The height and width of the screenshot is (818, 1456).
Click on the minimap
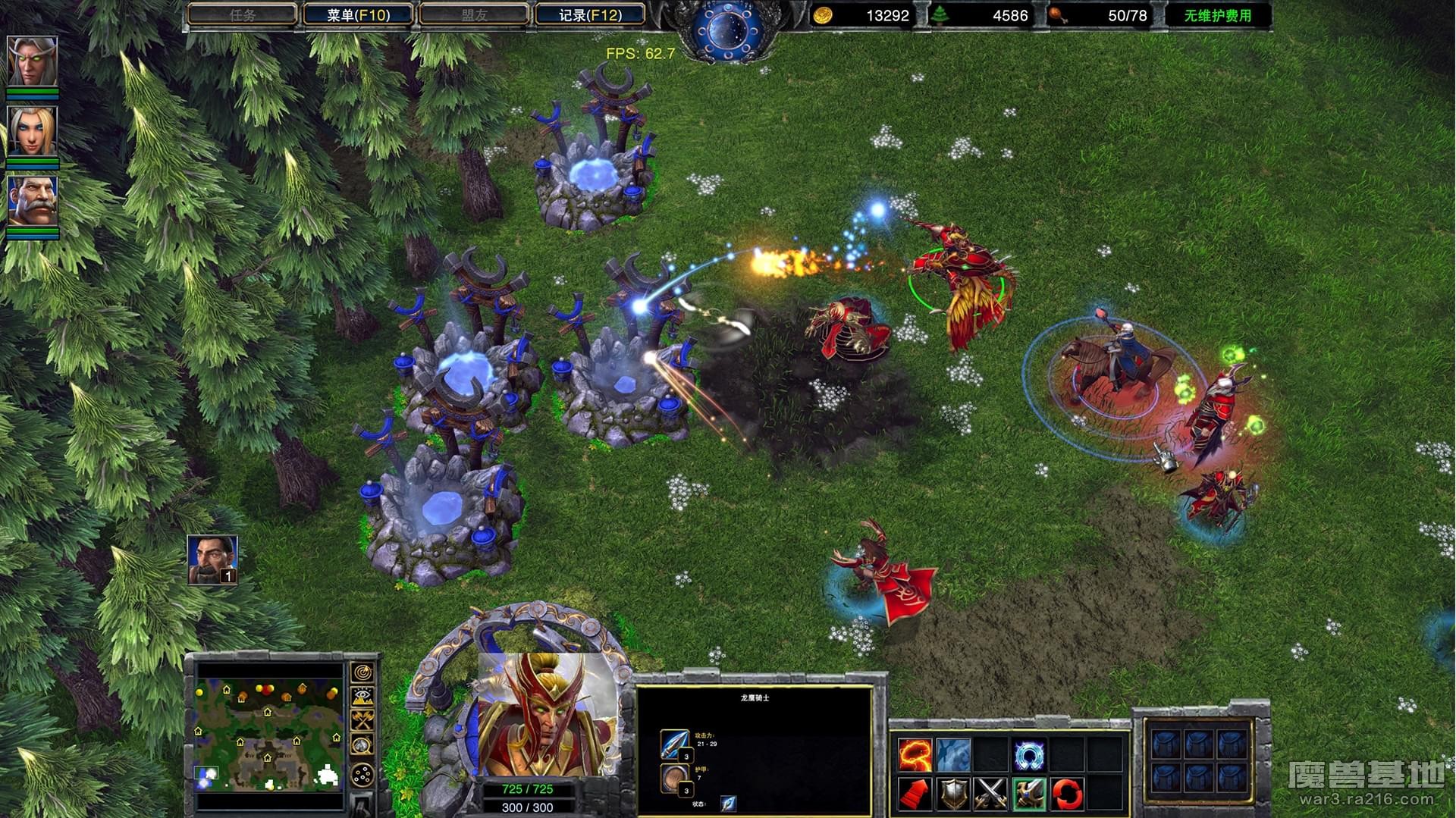point(269,734)
